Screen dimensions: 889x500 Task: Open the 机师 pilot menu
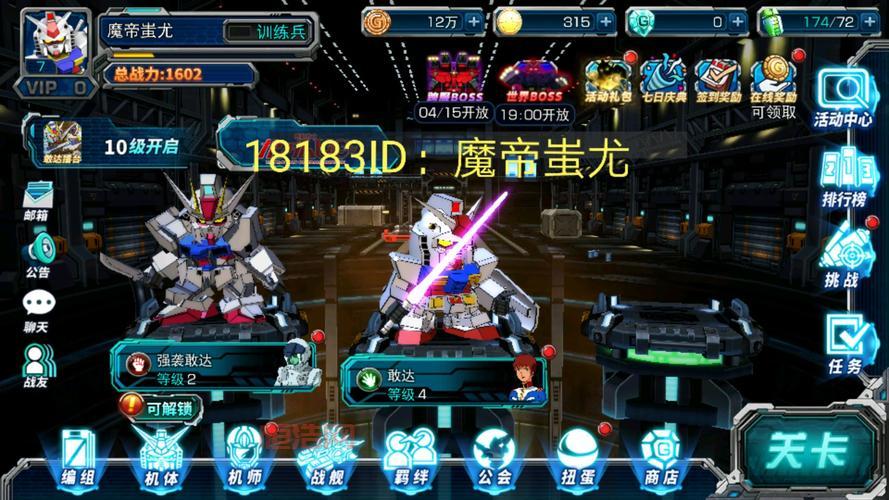(x=244, y=456)
